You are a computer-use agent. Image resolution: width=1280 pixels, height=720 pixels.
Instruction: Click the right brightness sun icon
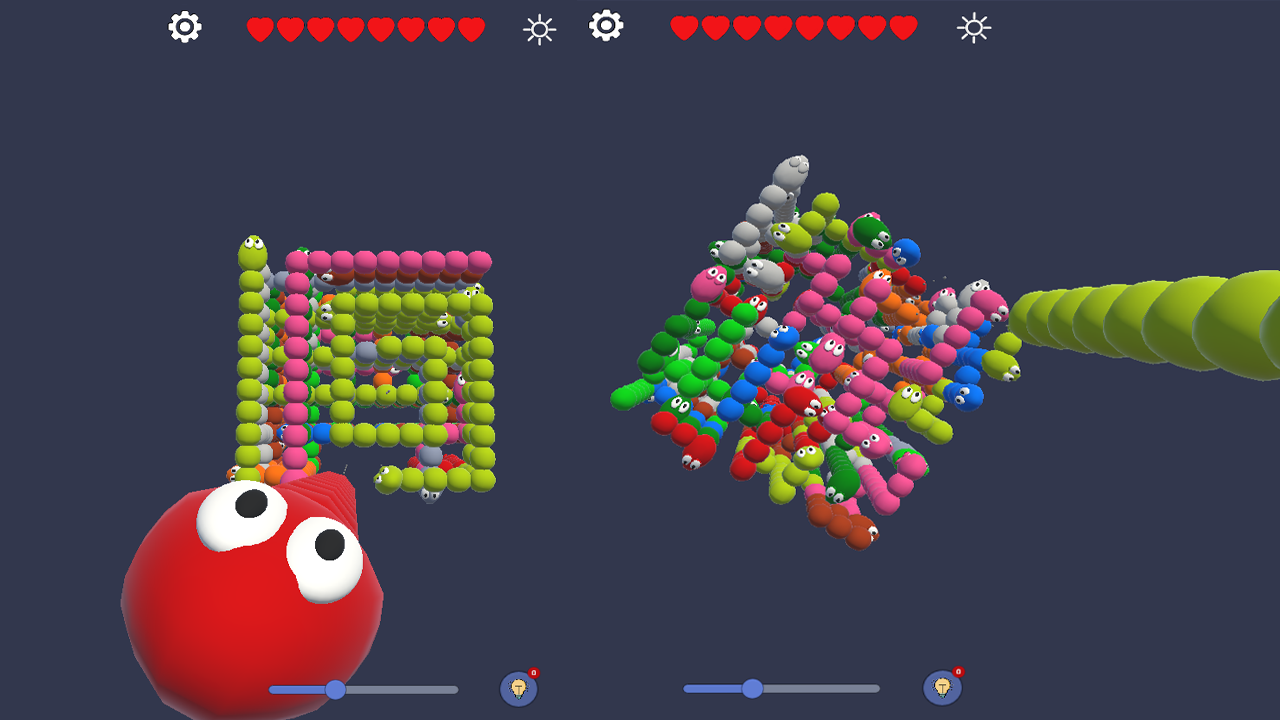tap(972, 28)
